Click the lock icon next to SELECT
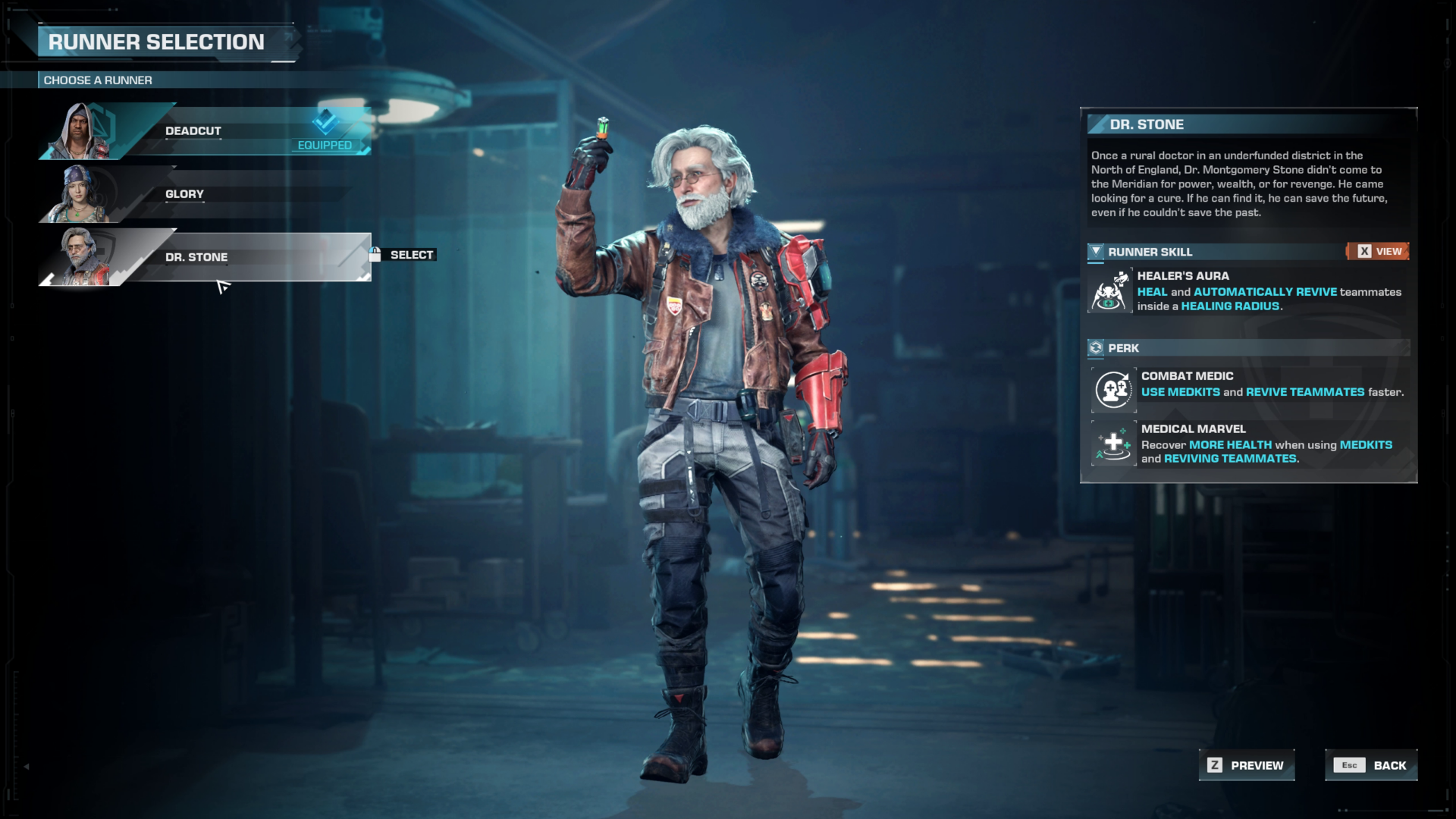 coord(375,255)
